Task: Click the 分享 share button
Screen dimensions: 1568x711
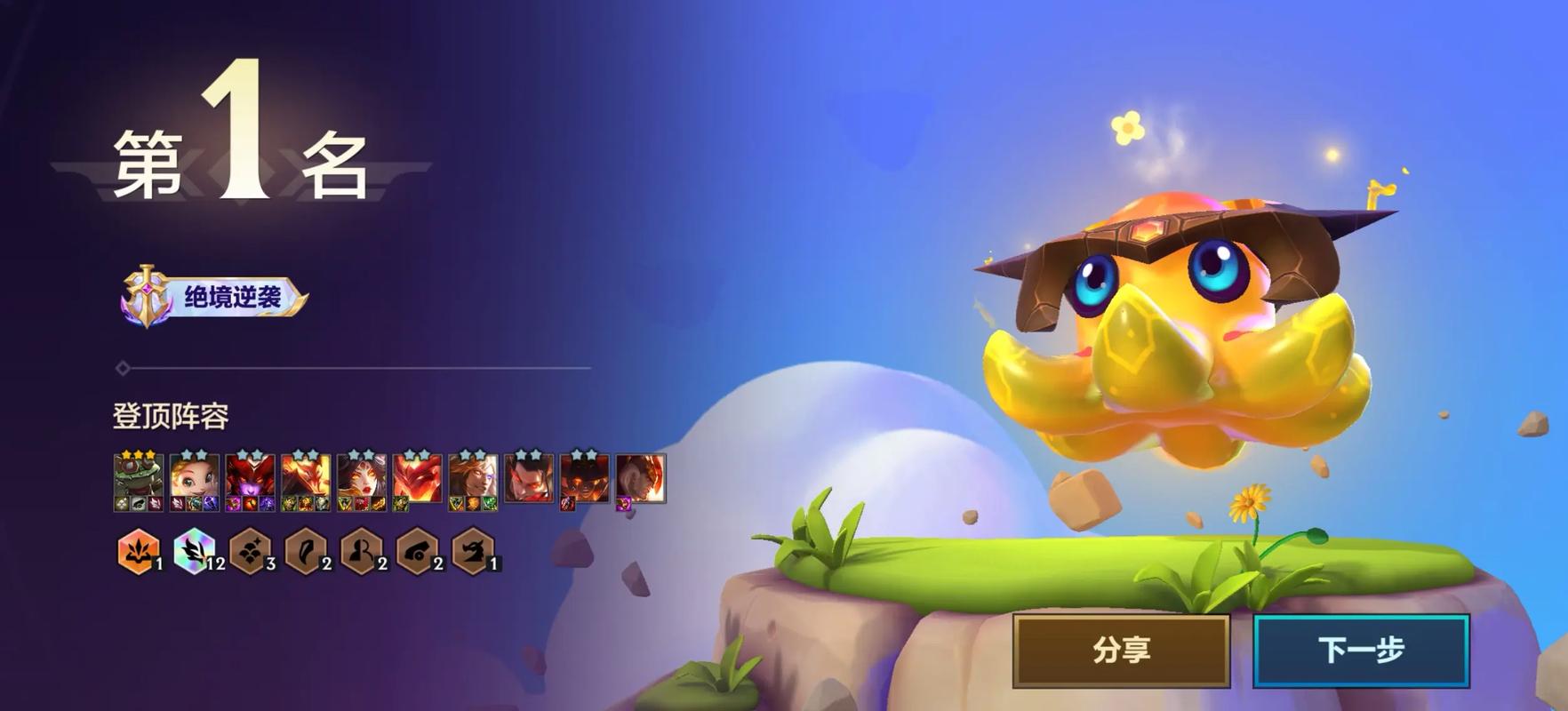Action: coord(1121,651)
